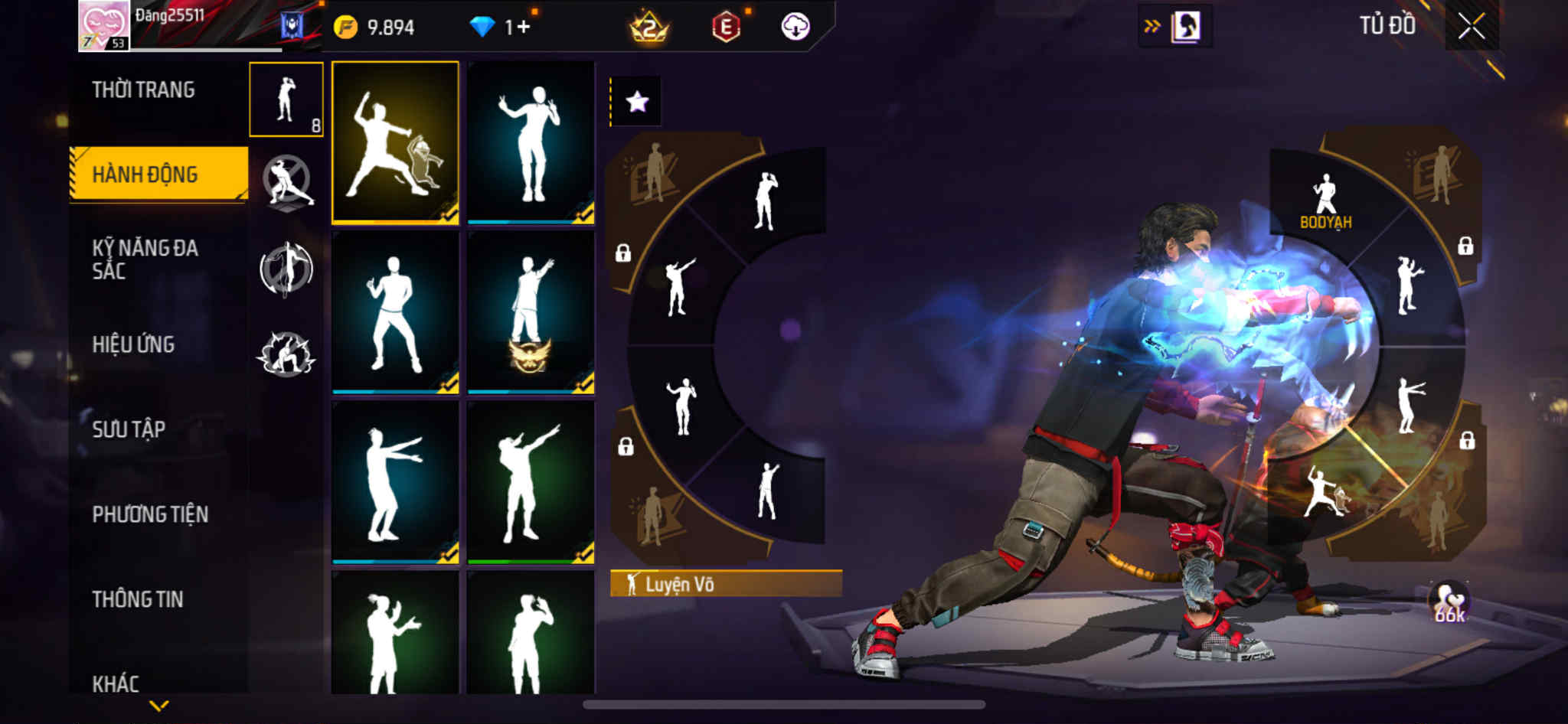Open the Phương Tiện category
This screenshot has height=724, width=1568.
coord(150,514)
